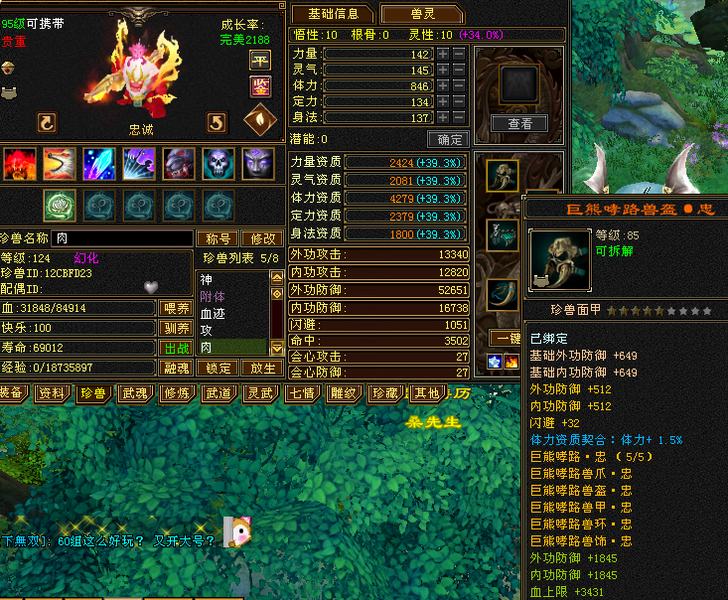This screenshot has height=600, width=728.
Task: Lock the pet with 锁定
Action: (219, 368)
